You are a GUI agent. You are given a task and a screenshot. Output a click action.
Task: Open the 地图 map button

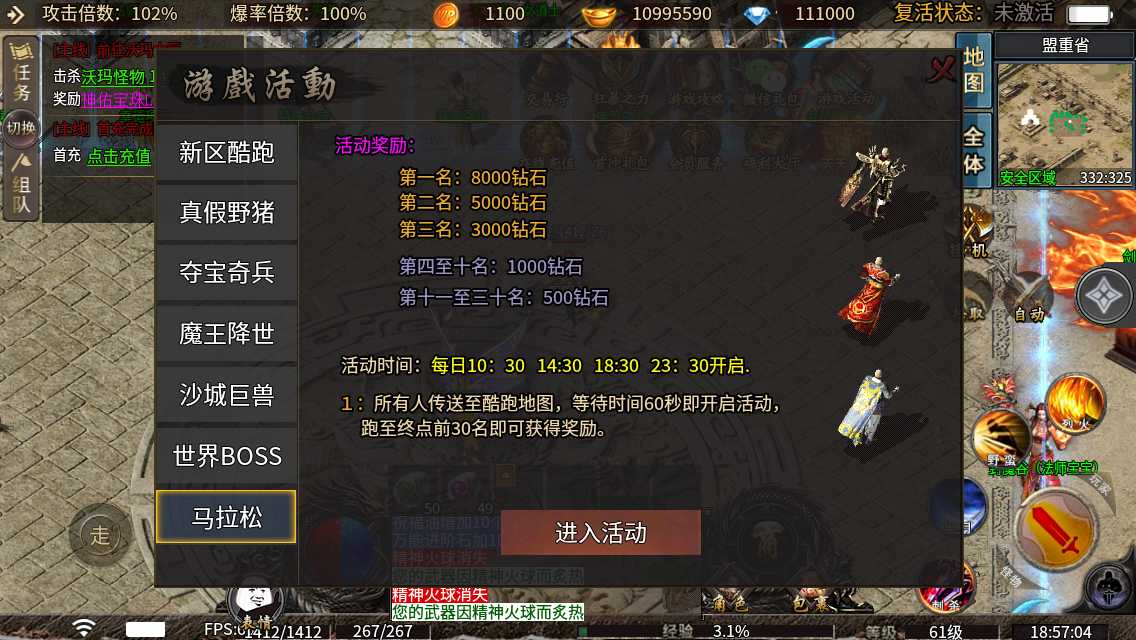pos(974,70)
